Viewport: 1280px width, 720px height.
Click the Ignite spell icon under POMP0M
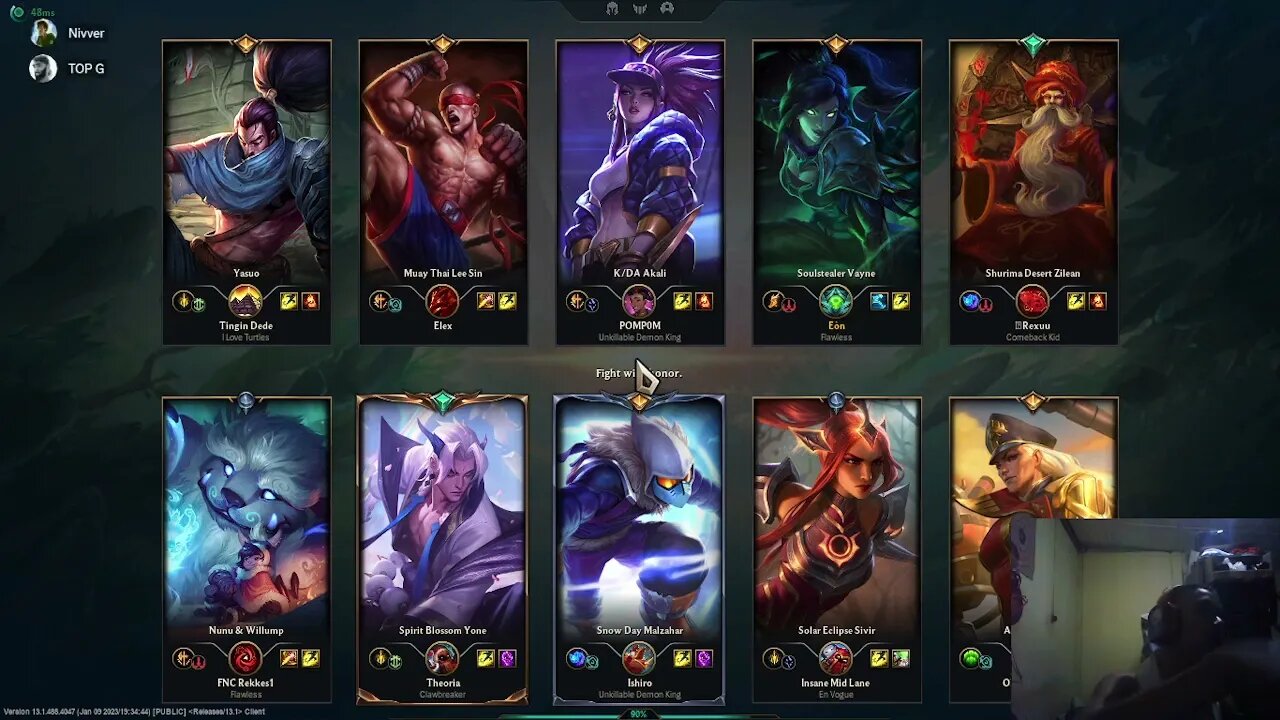tap(702, 300)
